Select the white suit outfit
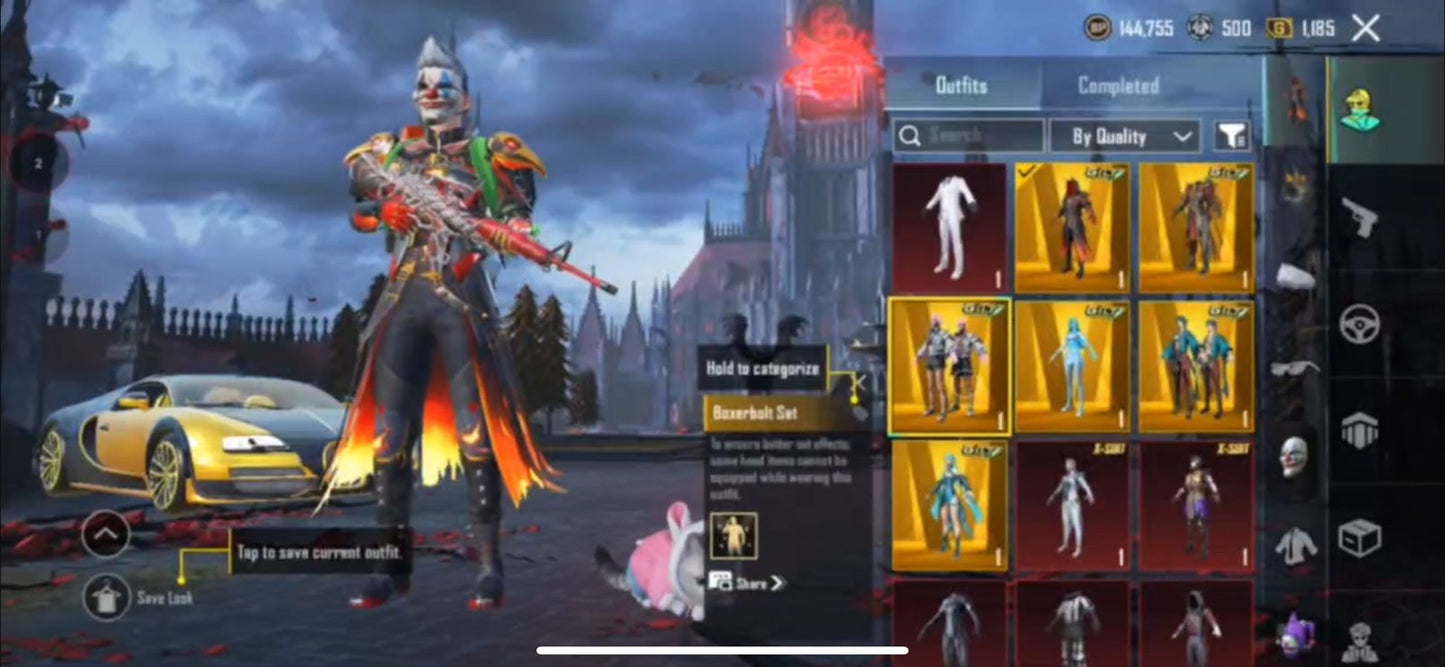 coord(948,228)
